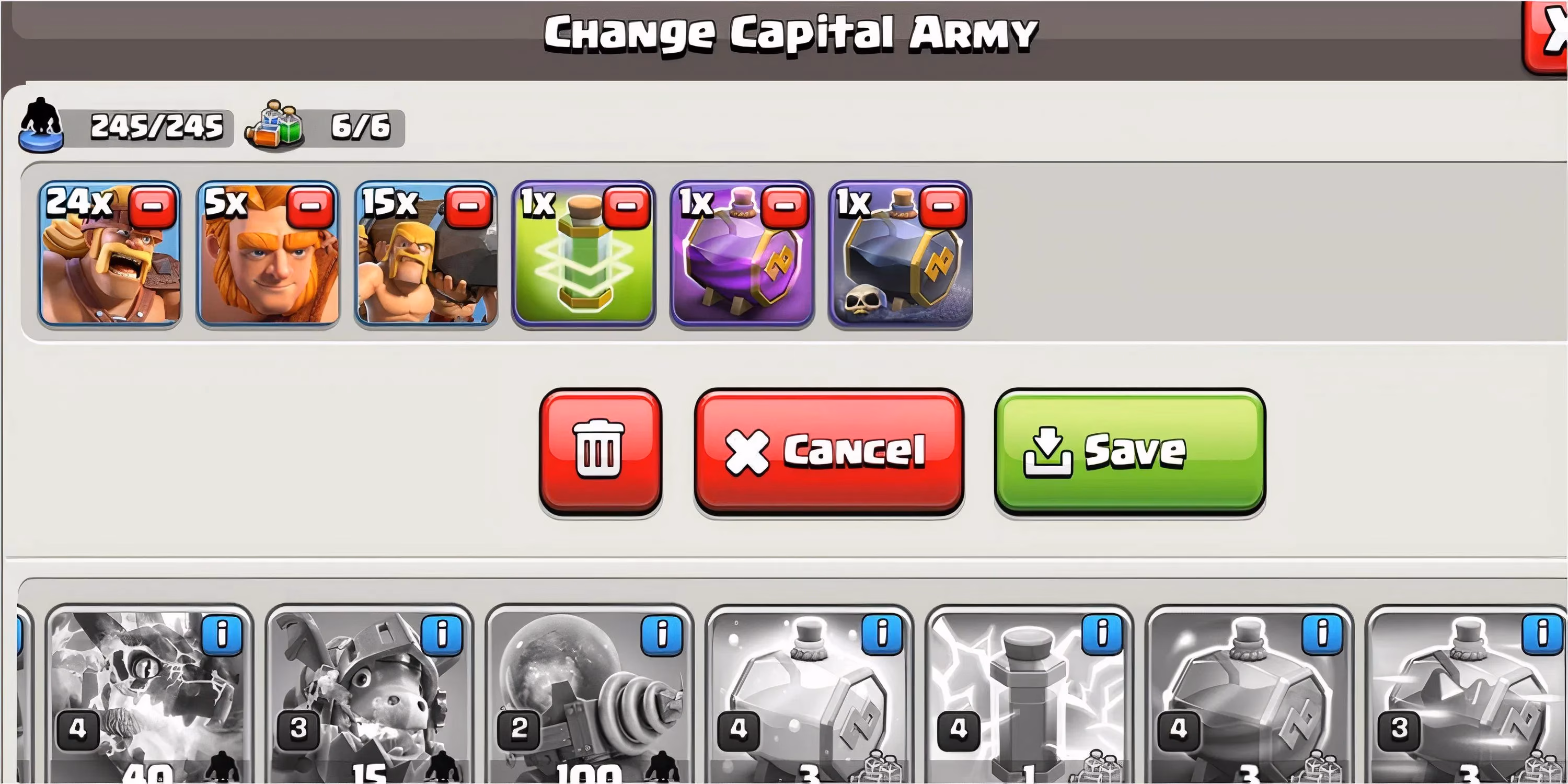Remove the 5x Super Giant using its minus icon
1568x784 pixels.
pyautogui.click(x=312, y=207)
